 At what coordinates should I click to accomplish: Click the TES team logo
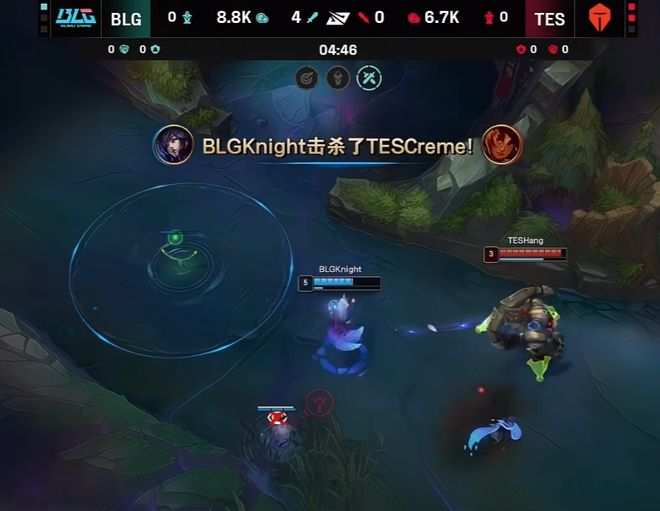600,18
